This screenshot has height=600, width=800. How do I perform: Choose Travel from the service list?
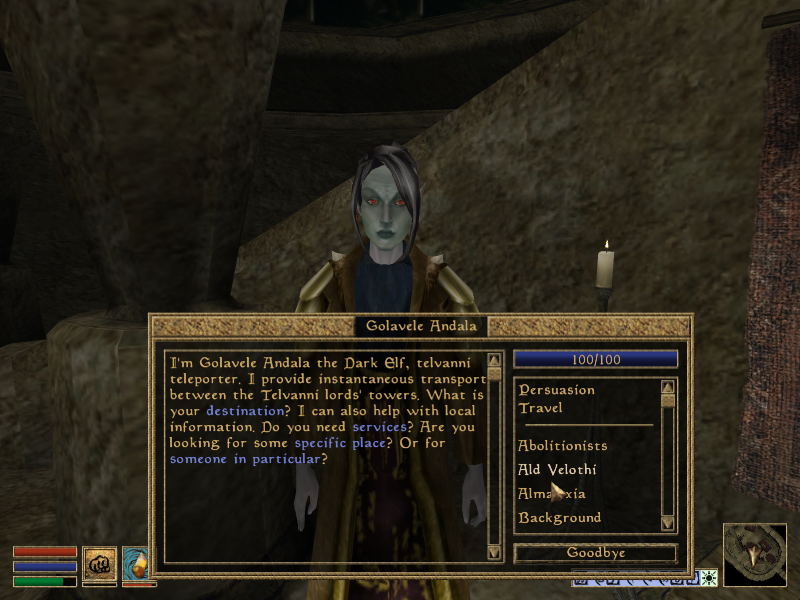click(x=540, y=408)
